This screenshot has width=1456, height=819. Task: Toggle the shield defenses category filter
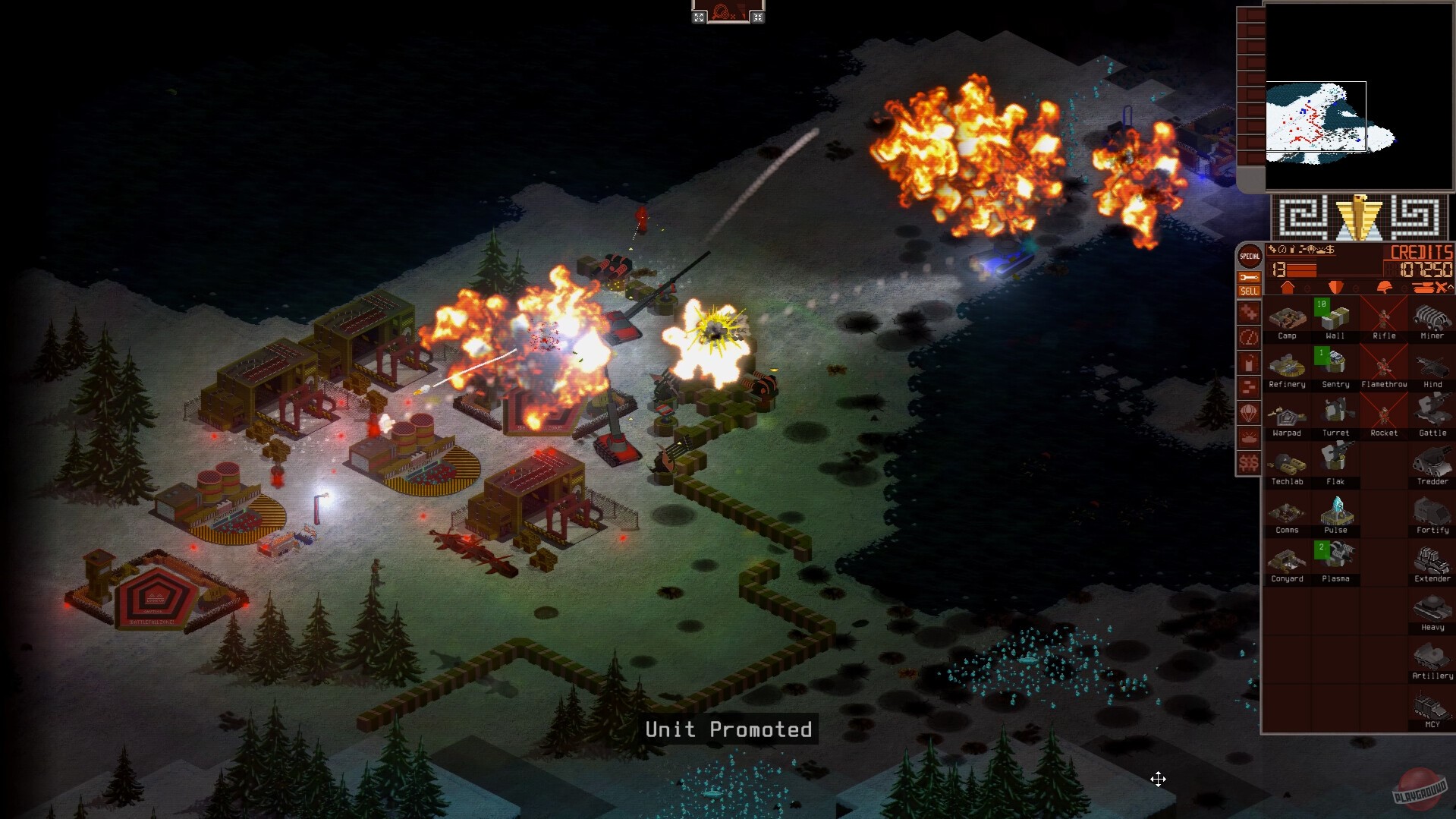point(1335,287)
